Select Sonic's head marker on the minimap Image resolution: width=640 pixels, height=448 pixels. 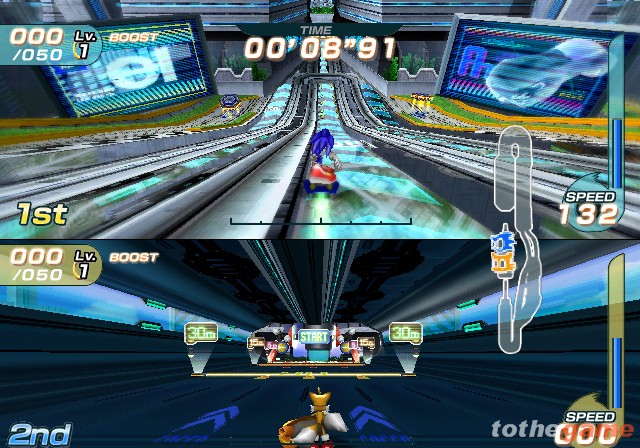click(x=501, y=241)
